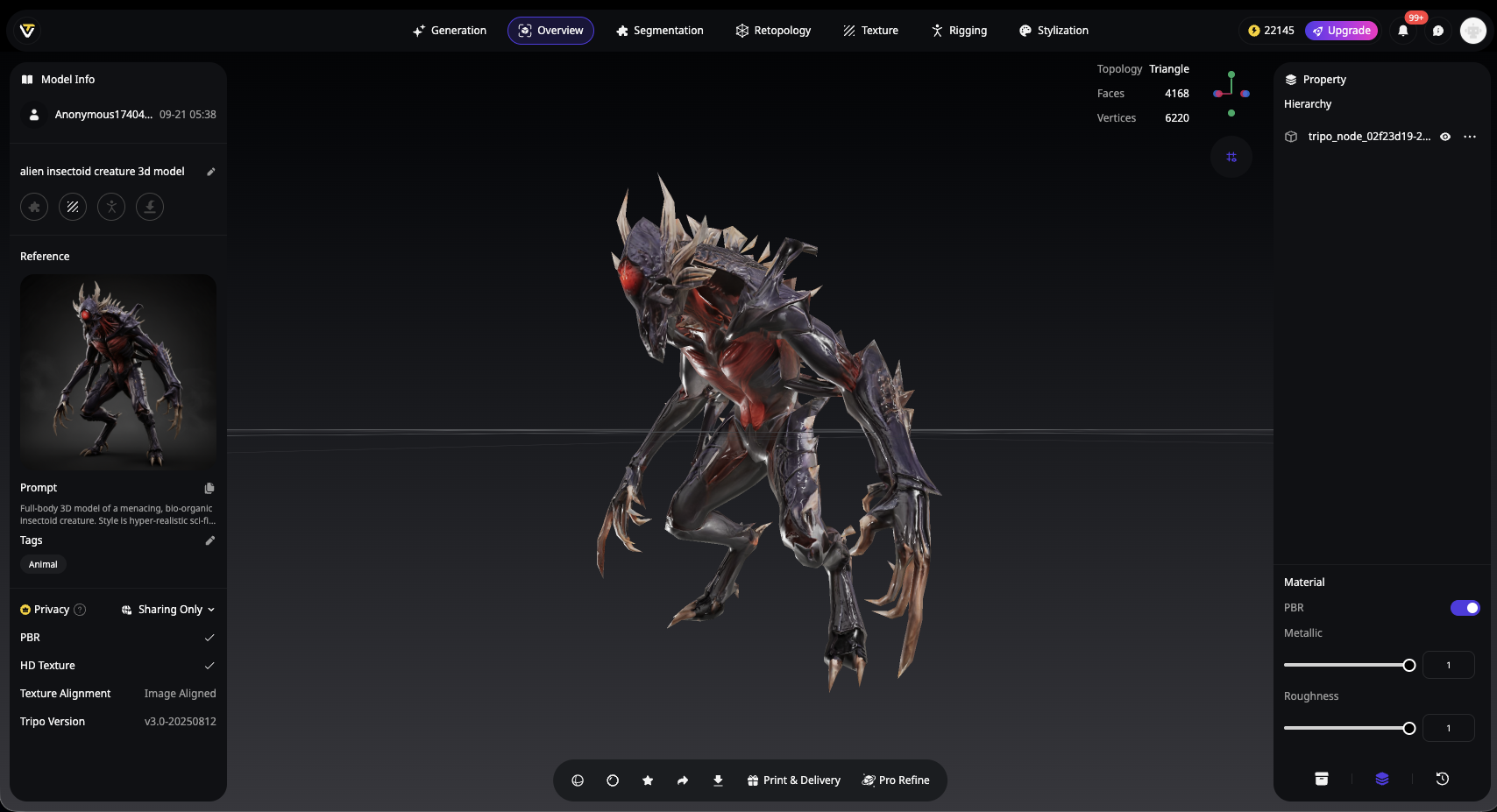This screenshot has height=812, width=1497.
Task: Switch to the Stylization tab
Action: pyautogui.click(x=1054, y=31)
